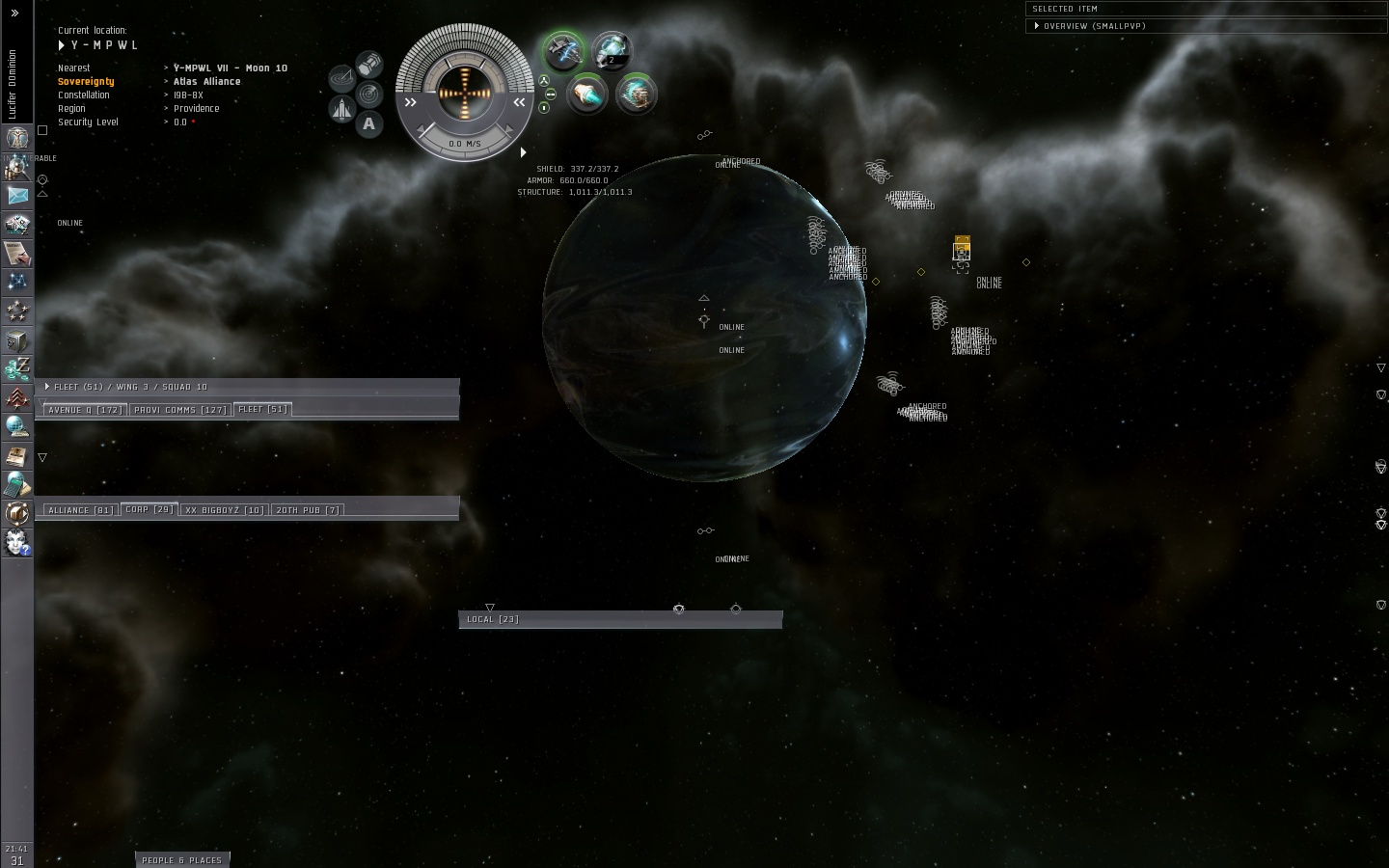
Task: Click the tactical overlay button
Action: click(x=341, y=76)
